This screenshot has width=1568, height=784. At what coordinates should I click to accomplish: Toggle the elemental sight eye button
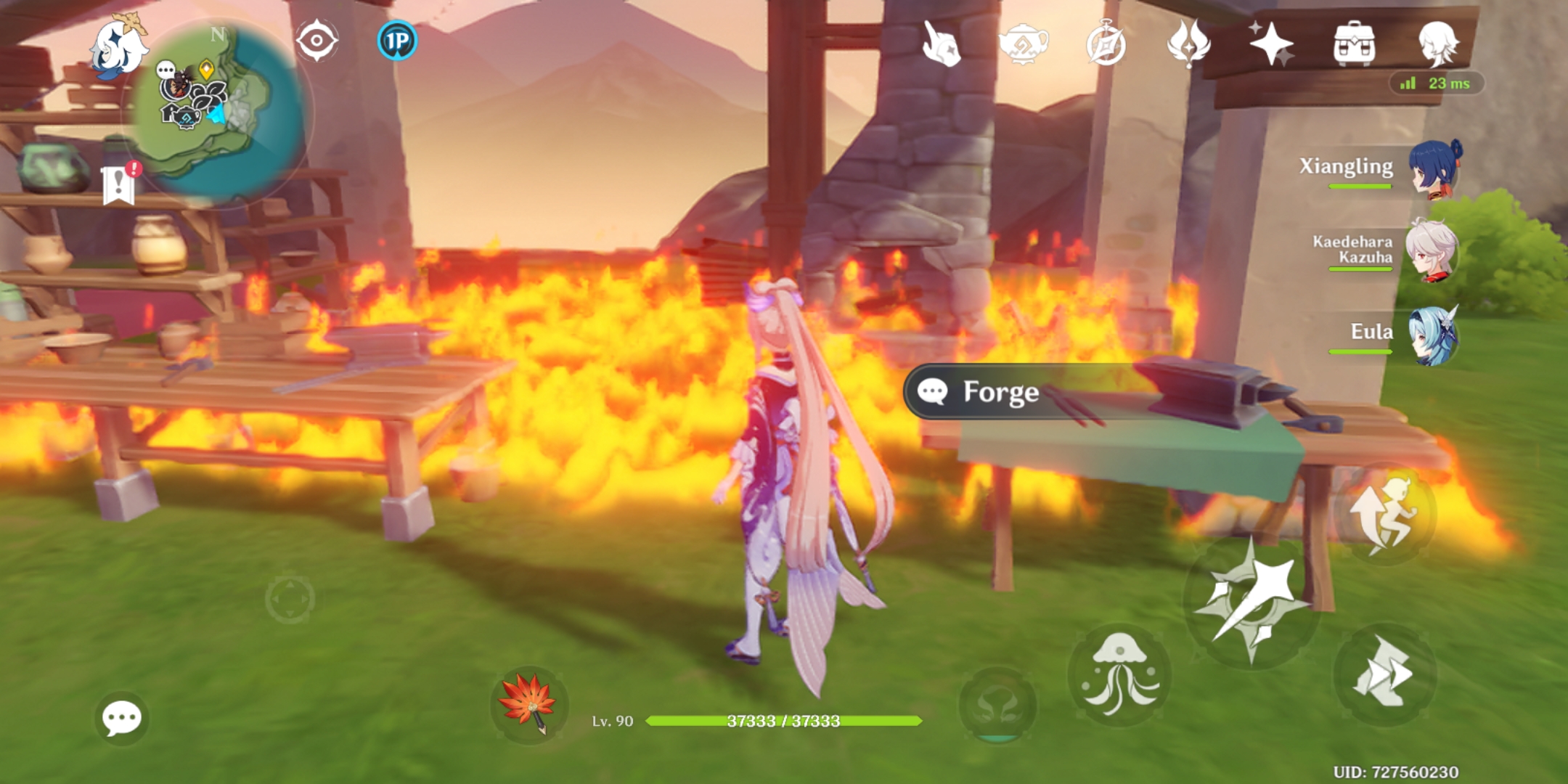point(317,41)
